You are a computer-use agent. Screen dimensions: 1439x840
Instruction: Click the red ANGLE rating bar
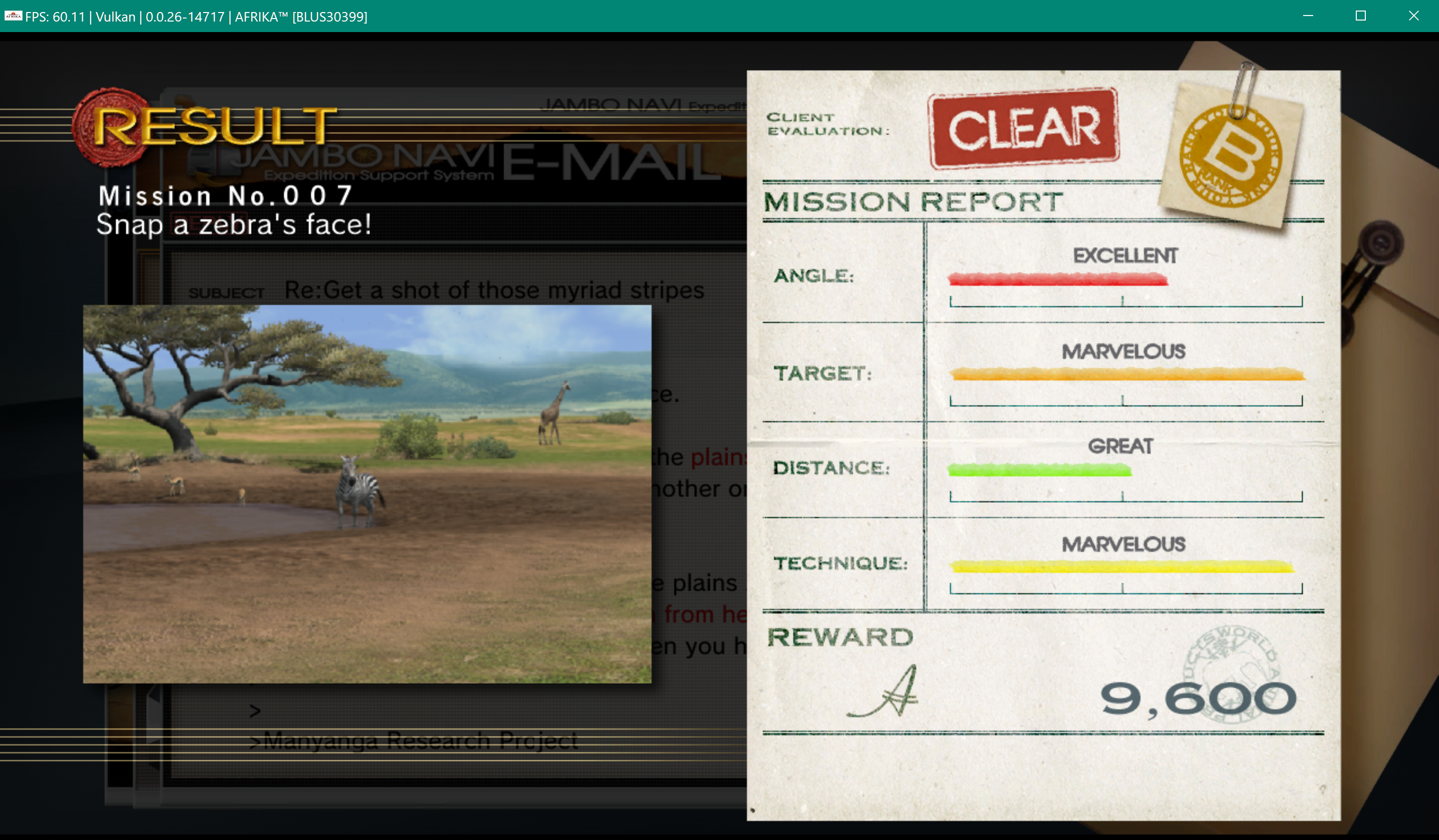(x=1059, y=280)
